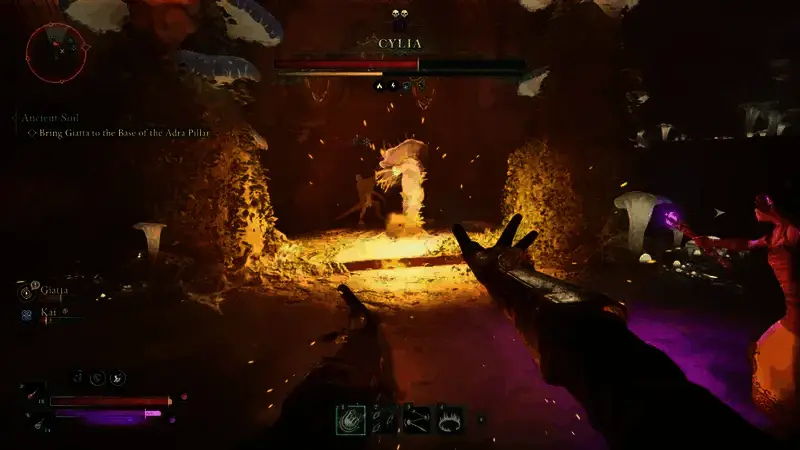Screen dimensions: 800x450
Task: Use the essence potion slot below health potion
Action: 37,423
